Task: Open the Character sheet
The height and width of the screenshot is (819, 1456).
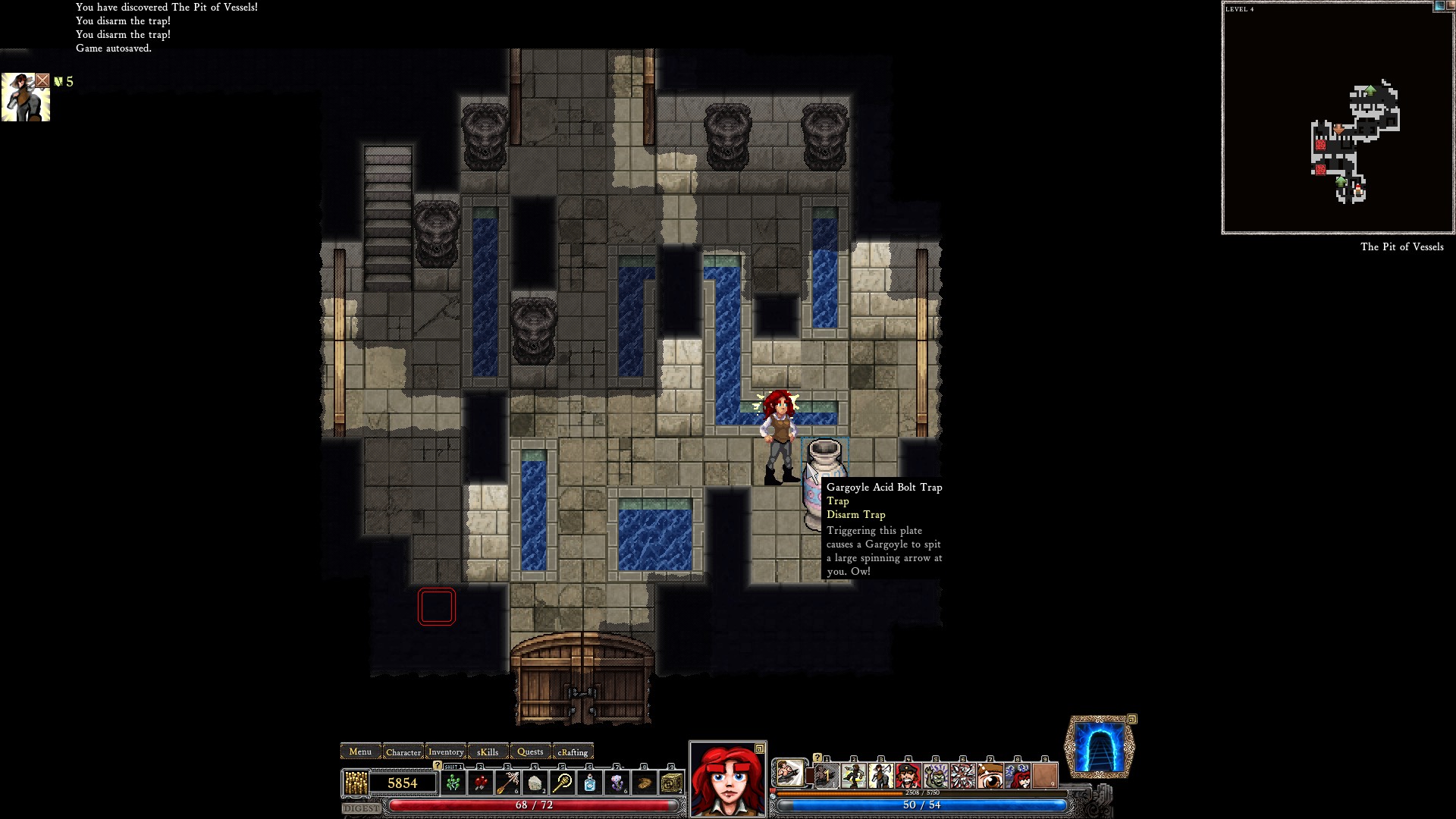Action: [403, 752]
